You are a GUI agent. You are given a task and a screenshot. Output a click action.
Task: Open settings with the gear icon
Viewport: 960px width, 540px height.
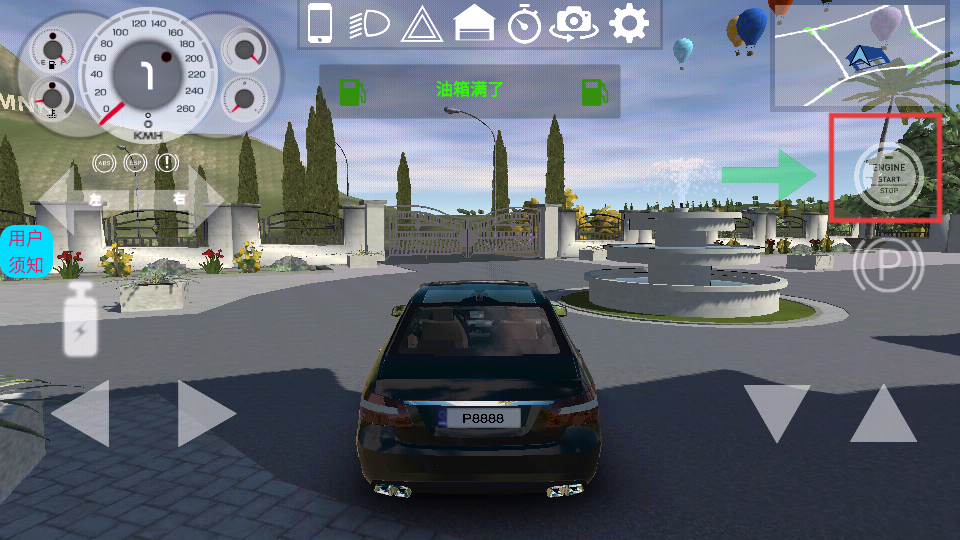coord(629,23)
